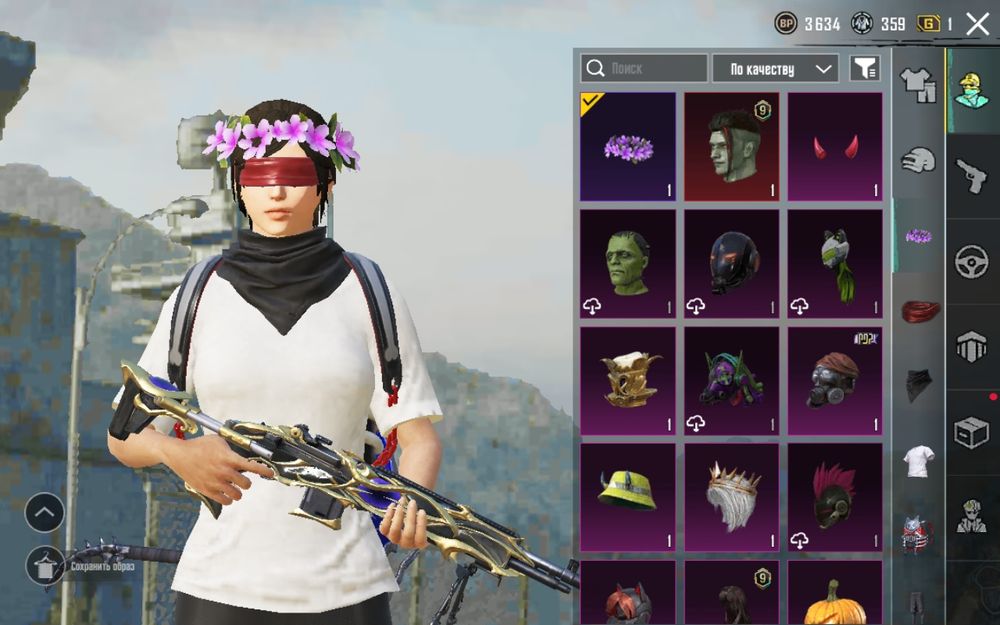1000x625 pixels.
Task: Switch to the full outfit set category
Action: click(918, 85)
